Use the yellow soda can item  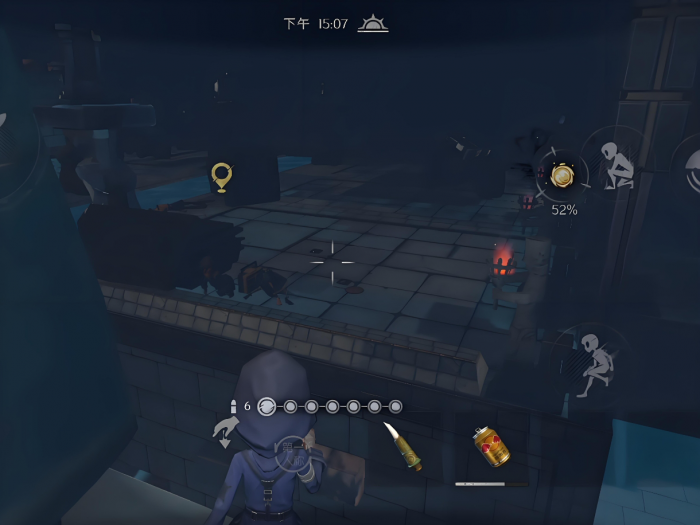coord(491,446)
